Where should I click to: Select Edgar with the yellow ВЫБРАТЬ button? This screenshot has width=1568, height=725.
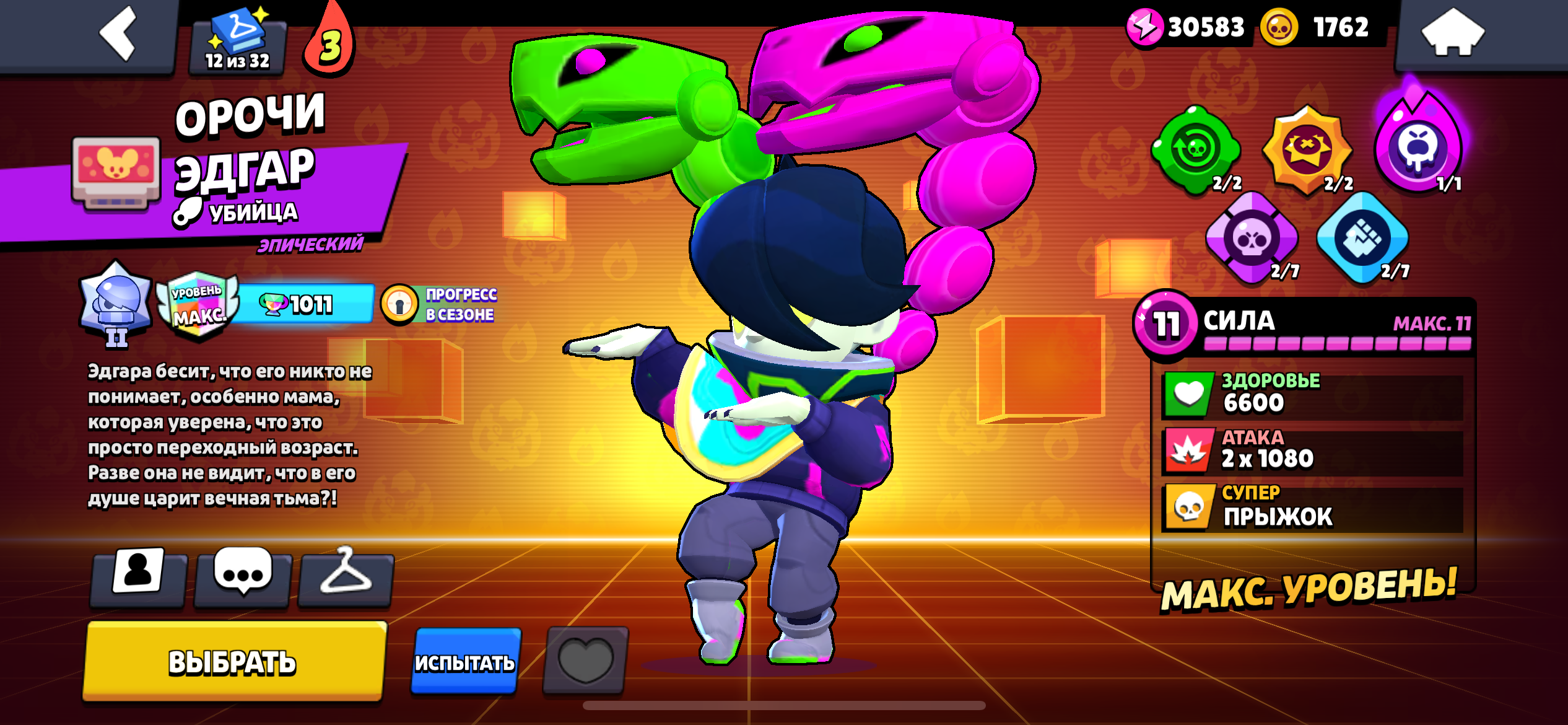click(x=233, y=662)
